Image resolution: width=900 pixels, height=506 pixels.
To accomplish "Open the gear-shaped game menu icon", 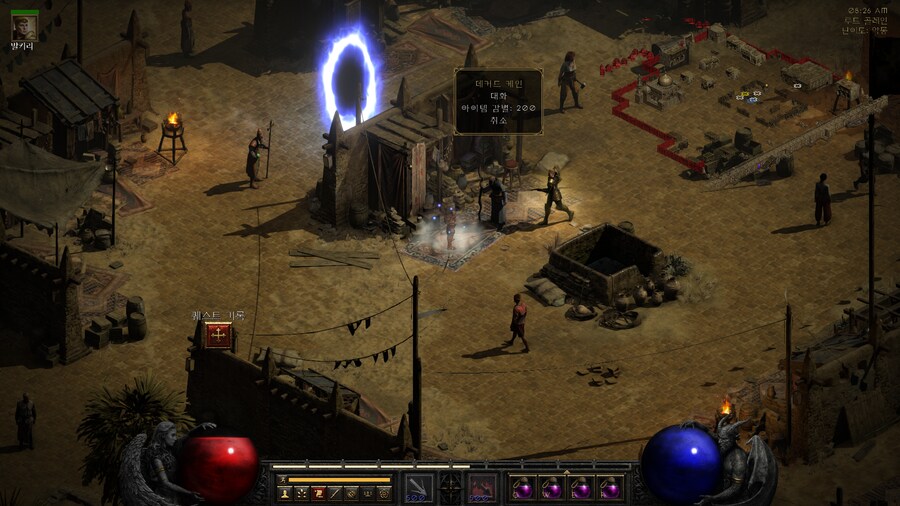I will point(384,493).
